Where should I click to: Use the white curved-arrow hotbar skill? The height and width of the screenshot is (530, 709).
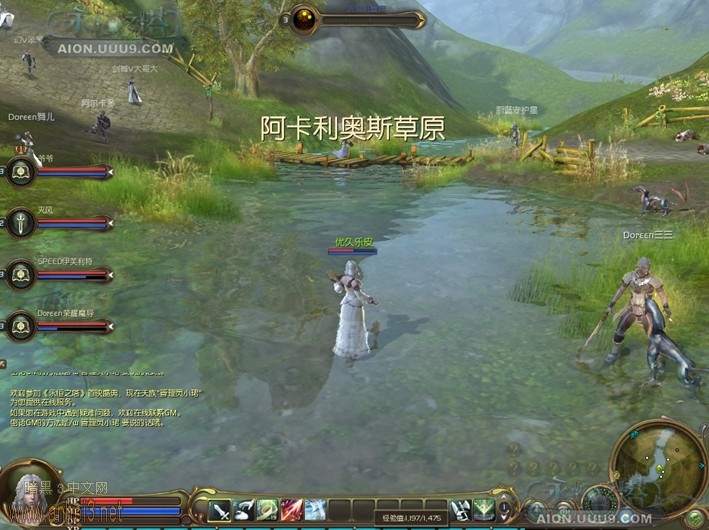[x=243, y=509]
